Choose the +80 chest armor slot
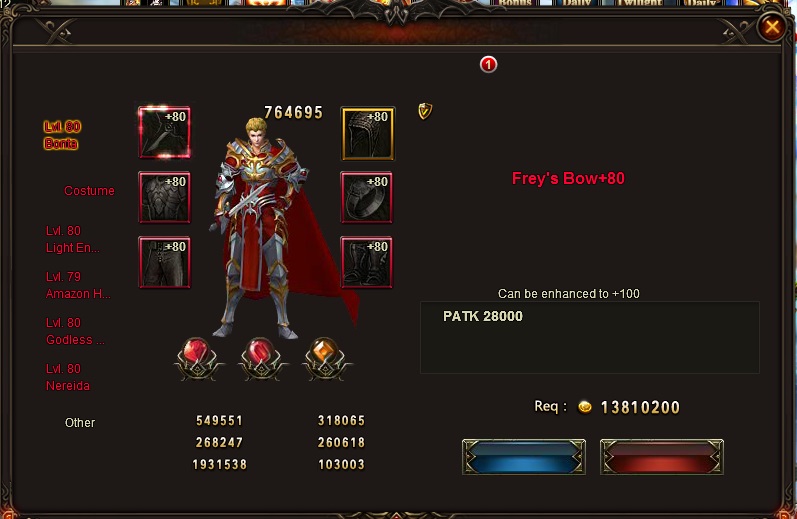 164,198
